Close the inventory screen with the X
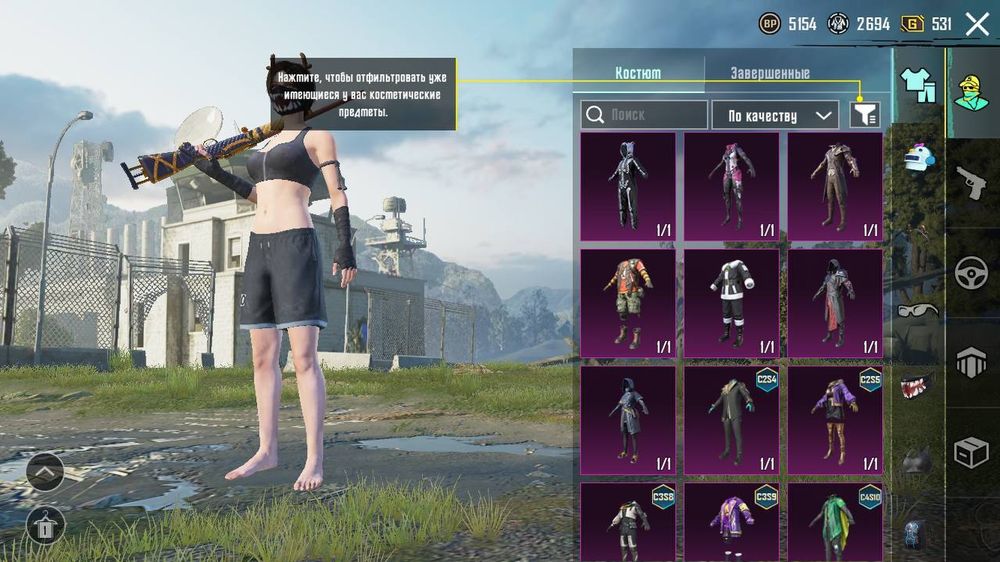 976,24
